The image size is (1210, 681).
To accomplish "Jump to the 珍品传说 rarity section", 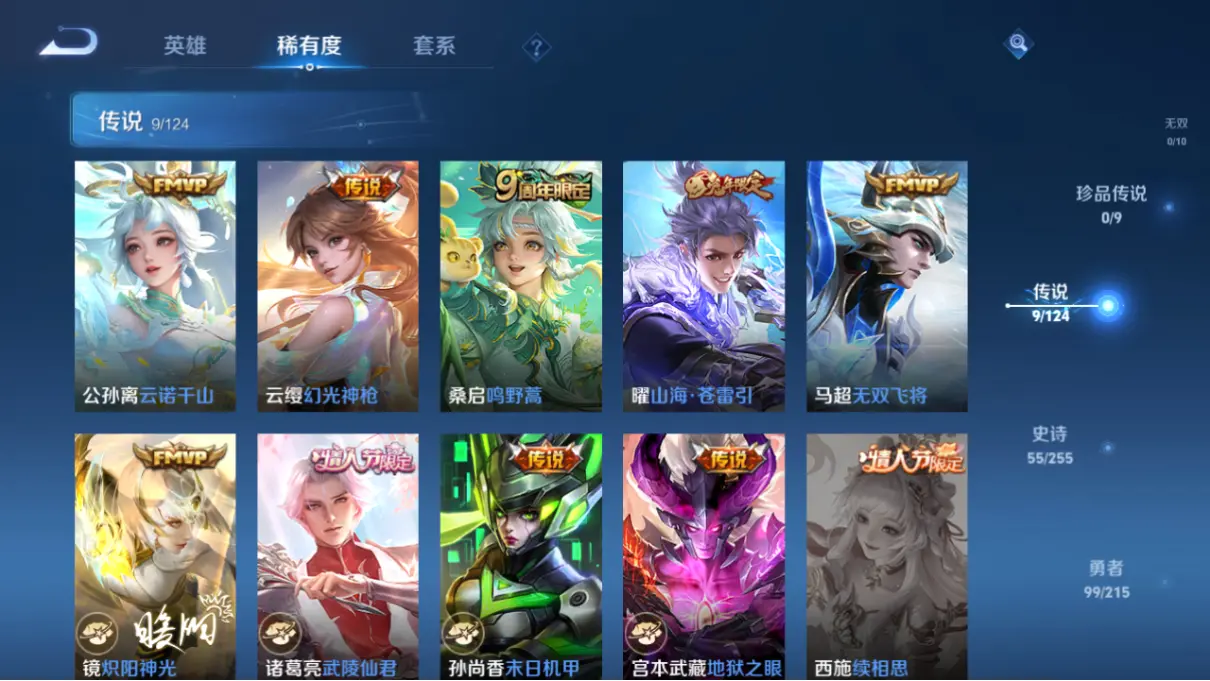I will coord(1111,203).
